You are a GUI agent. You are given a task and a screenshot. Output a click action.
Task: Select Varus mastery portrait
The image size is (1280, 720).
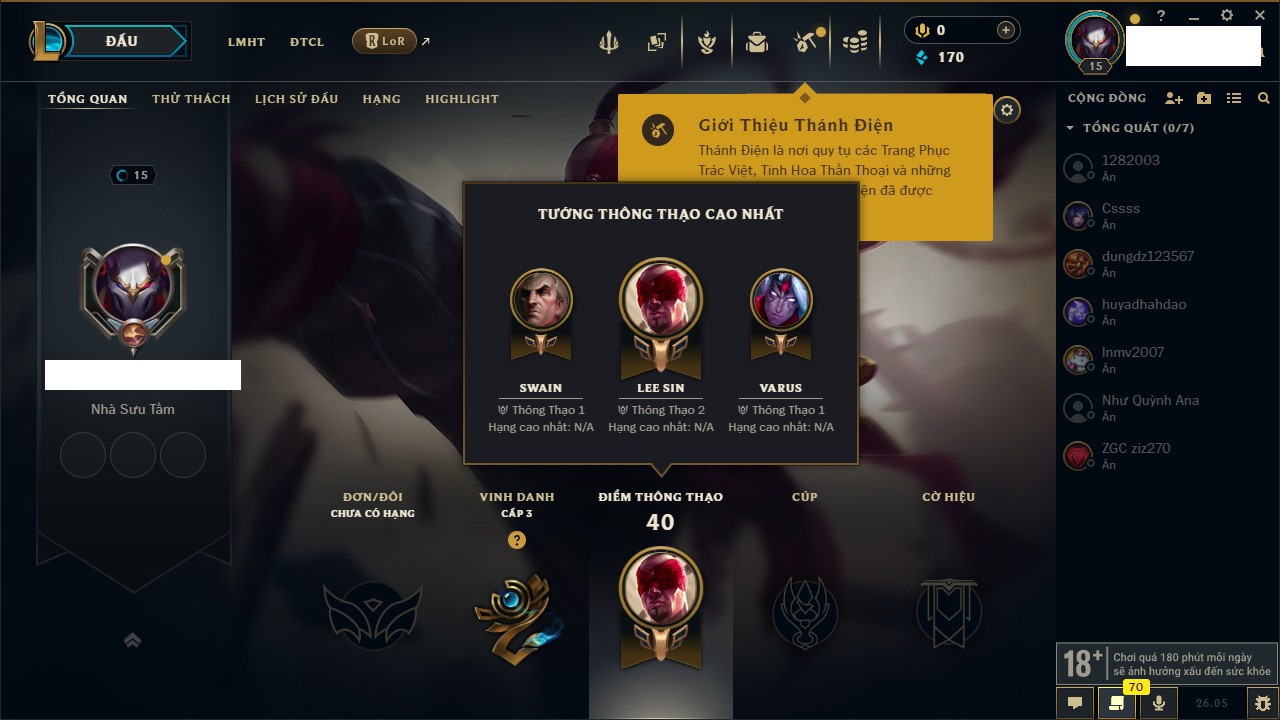pyautogui.click(x=781, y=298)
